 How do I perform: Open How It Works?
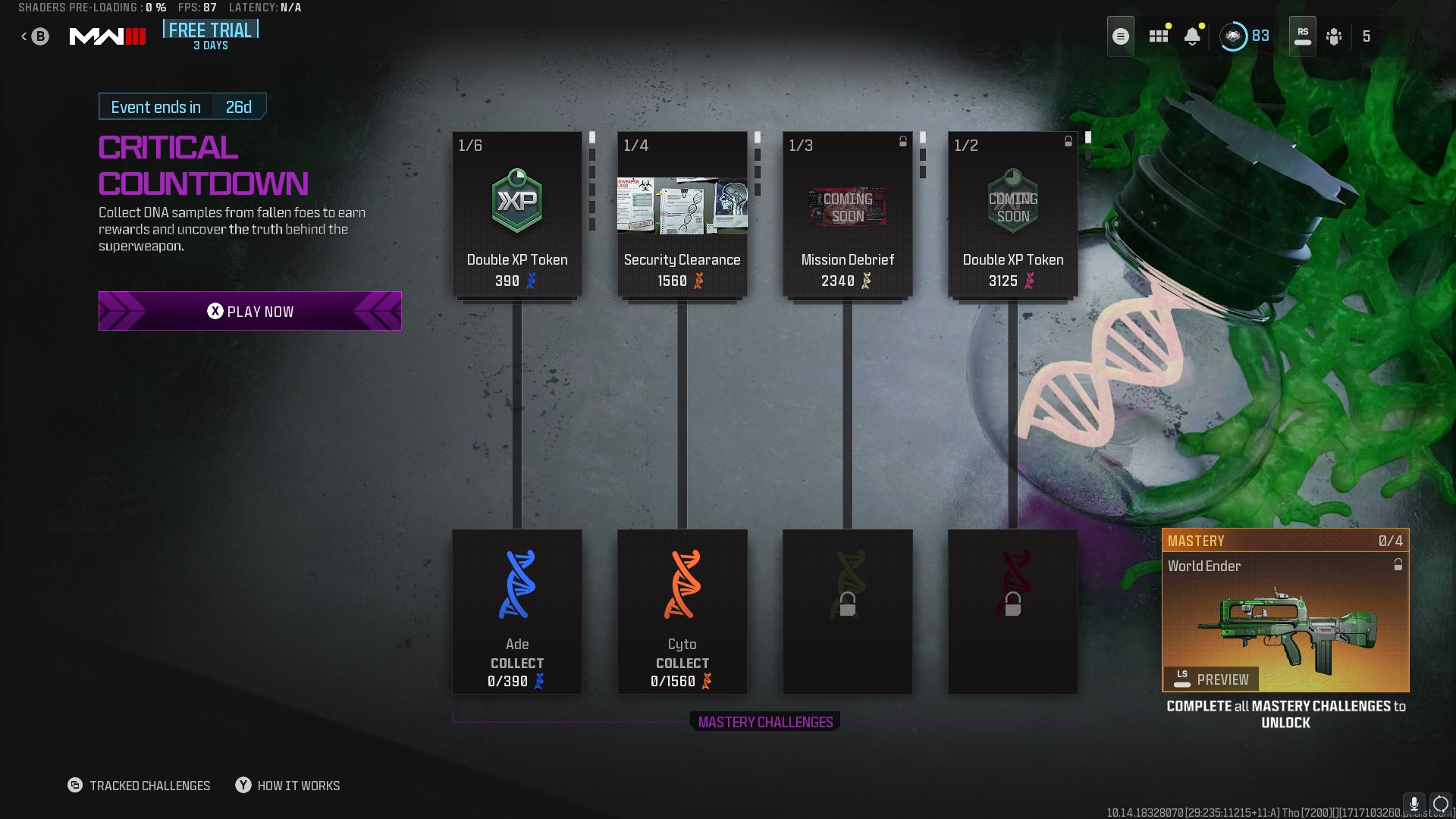coord(287,785)
